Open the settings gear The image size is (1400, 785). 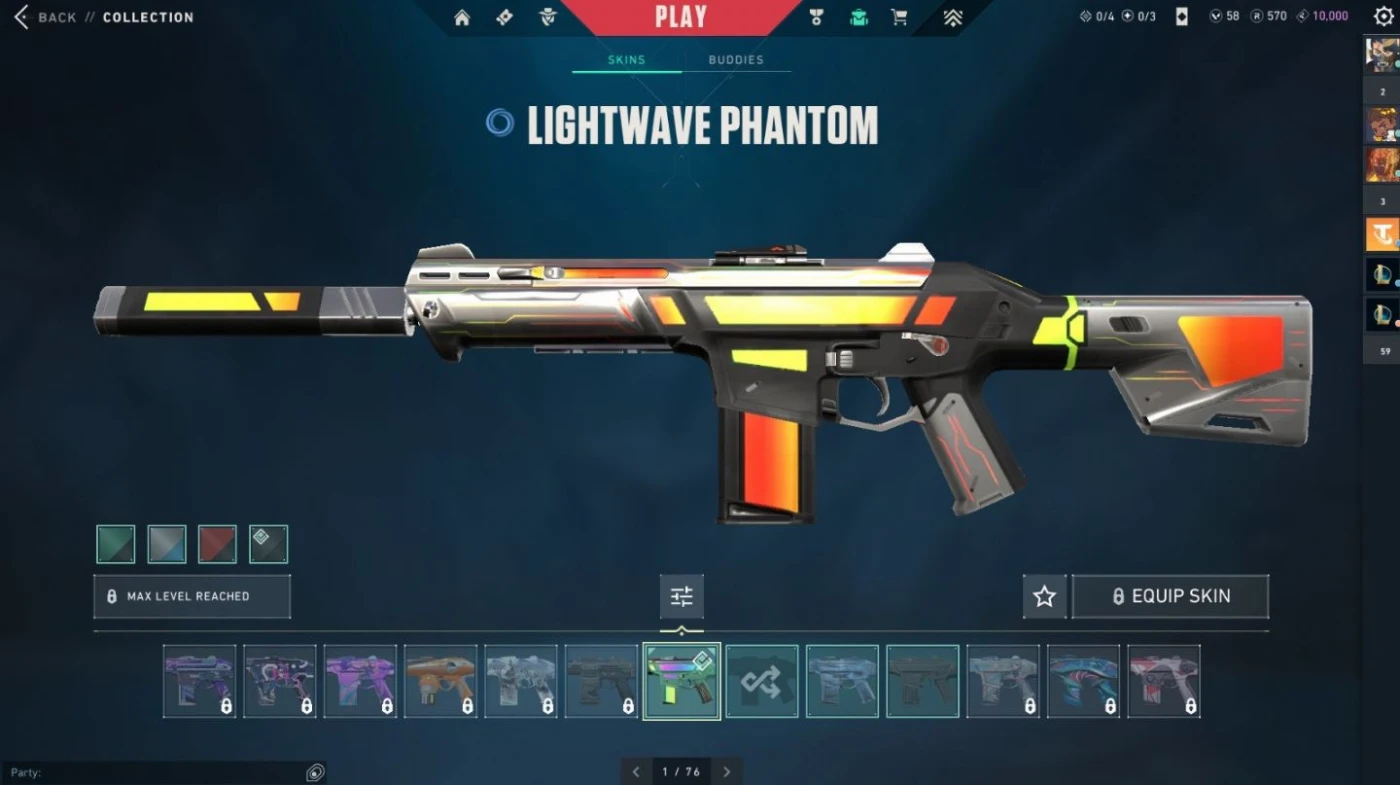(x=1383, y=17)
